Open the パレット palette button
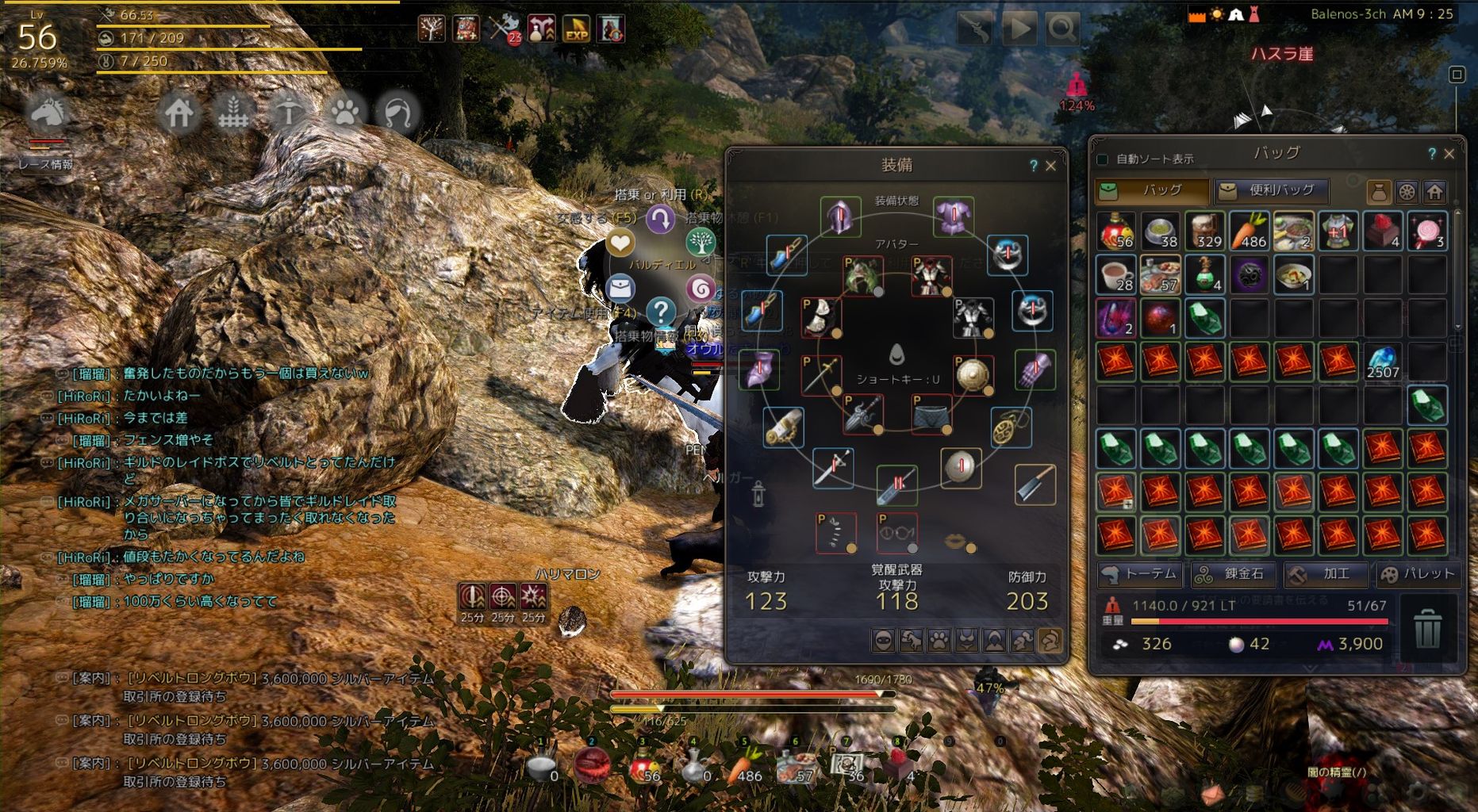This screenshot has height=812, width=1478. 1418,574
